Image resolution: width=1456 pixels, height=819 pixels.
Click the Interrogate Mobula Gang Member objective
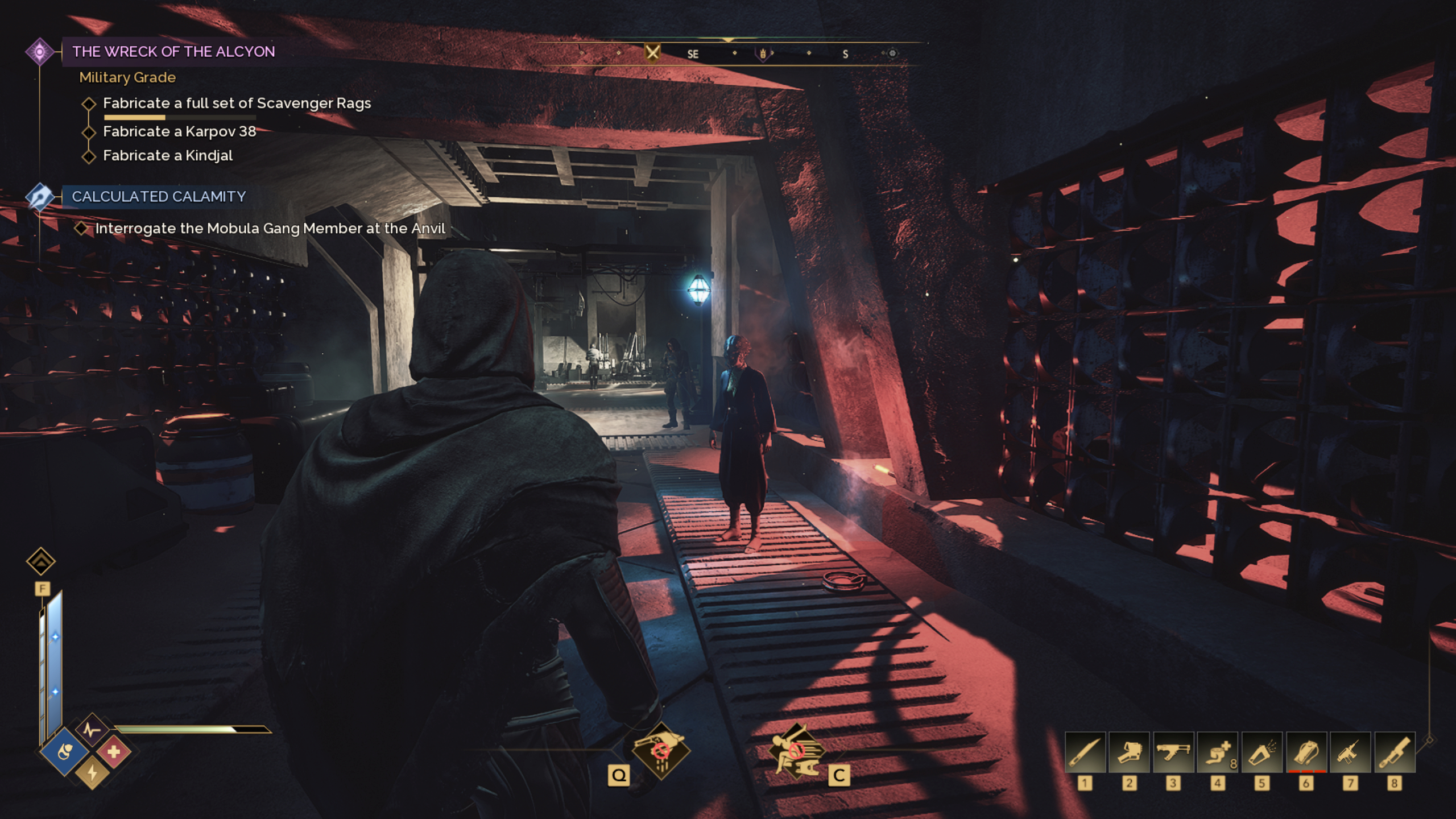270,229
